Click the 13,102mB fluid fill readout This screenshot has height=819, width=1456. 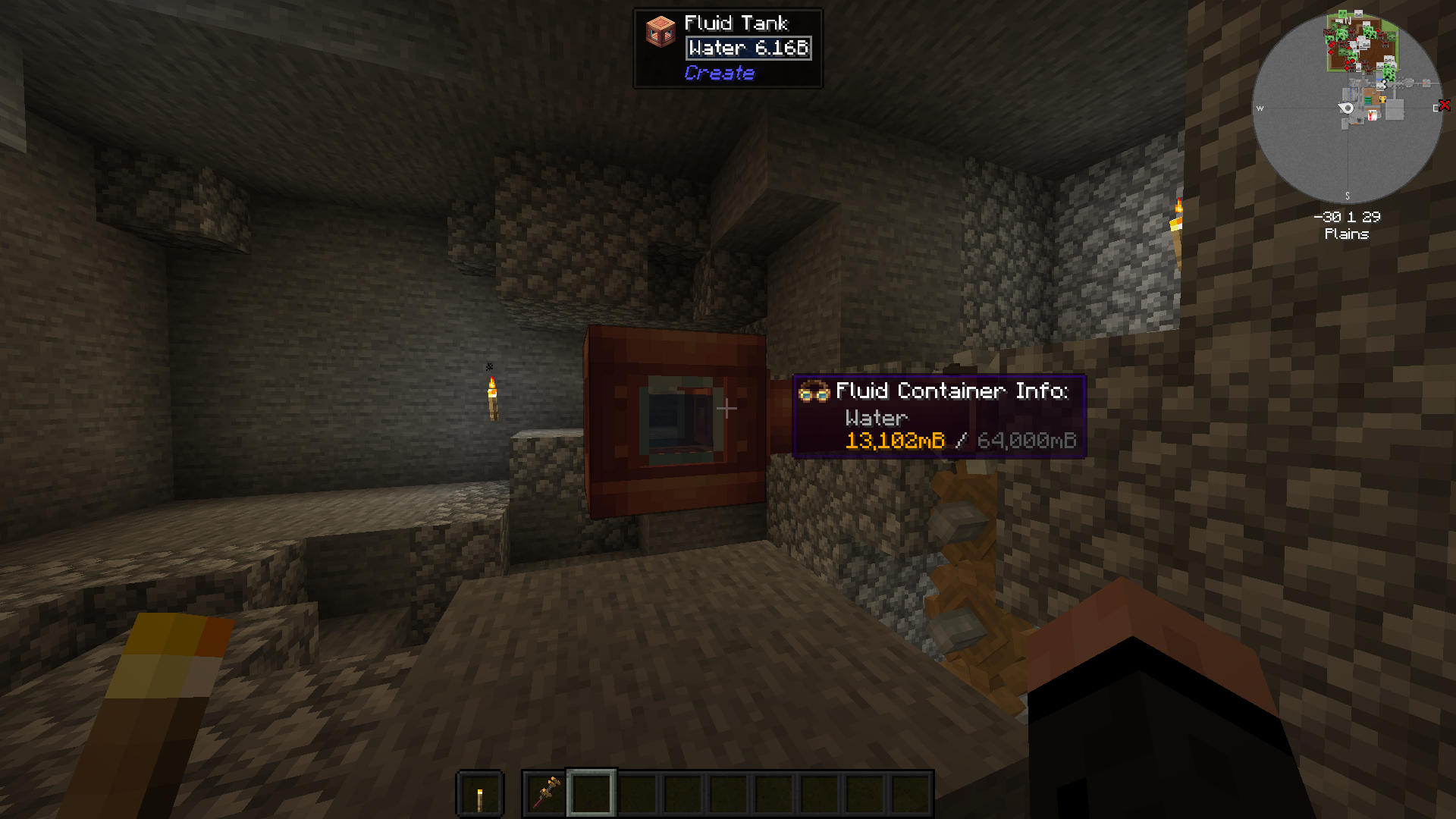pyautogui.click(x=895, y=441)
